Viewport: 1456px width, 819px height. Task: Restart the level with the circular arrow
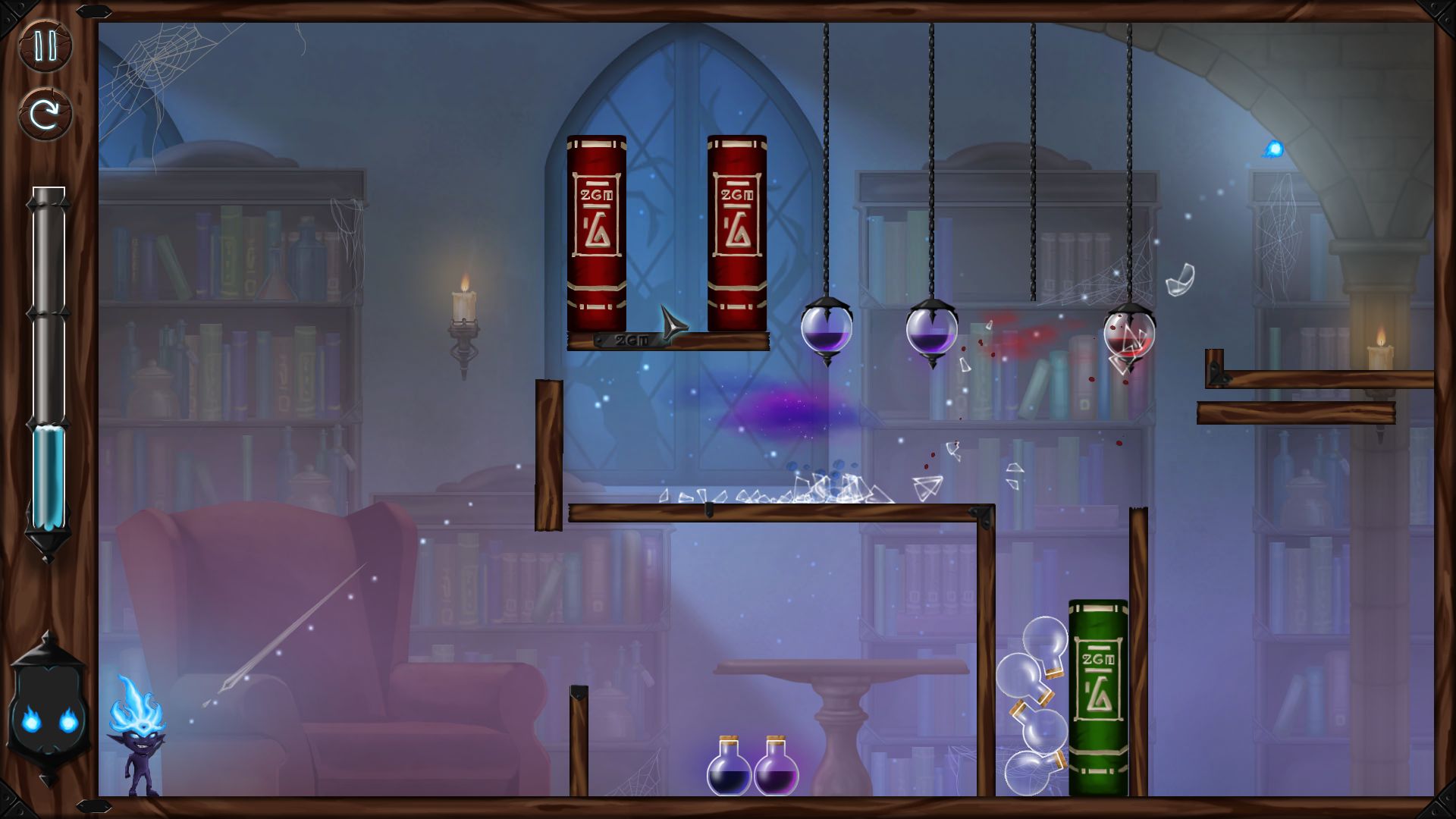point(45,115)
